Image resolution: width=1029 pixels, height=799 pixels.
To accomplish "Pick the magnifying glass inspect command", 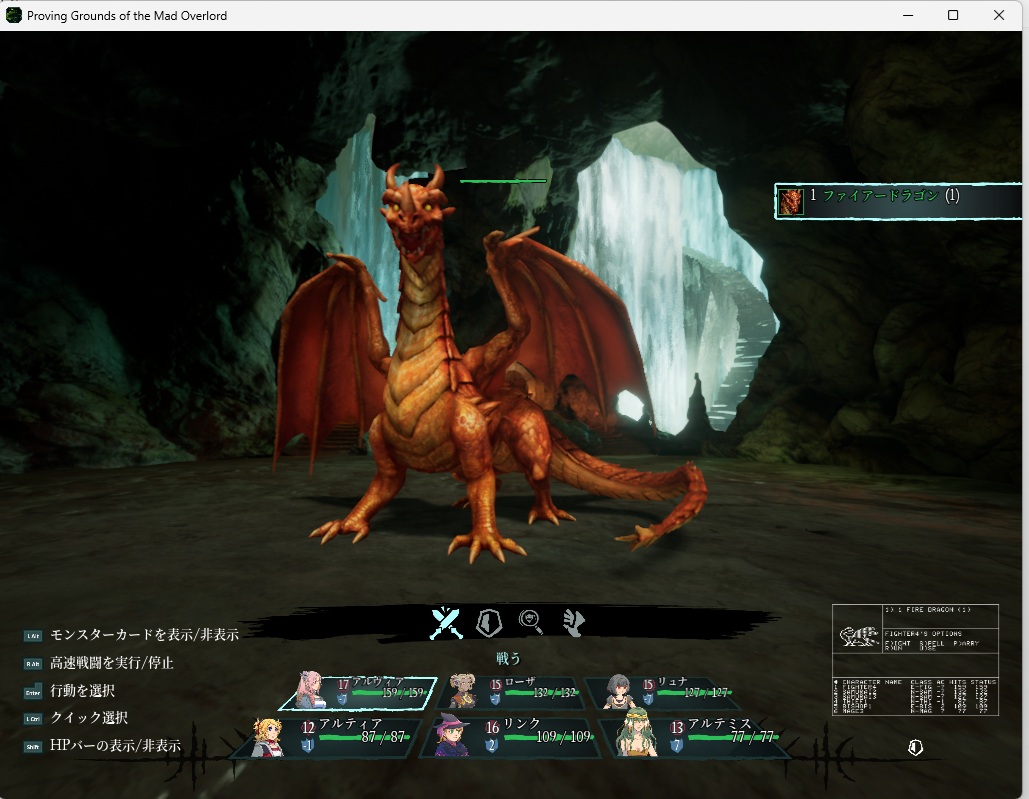I will tap(531, 623).
